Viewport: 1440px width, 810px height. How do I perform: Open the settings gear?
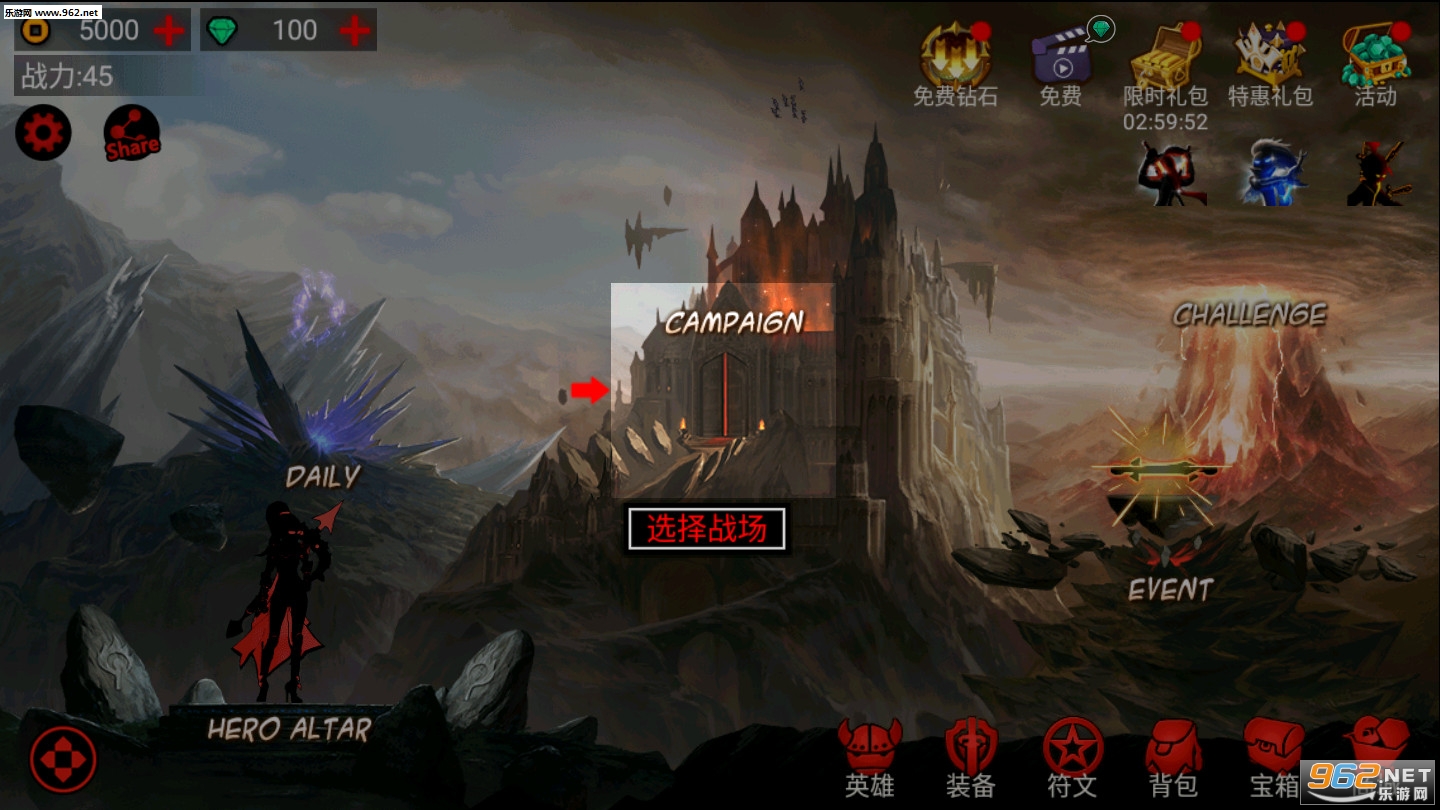(41, 131)
